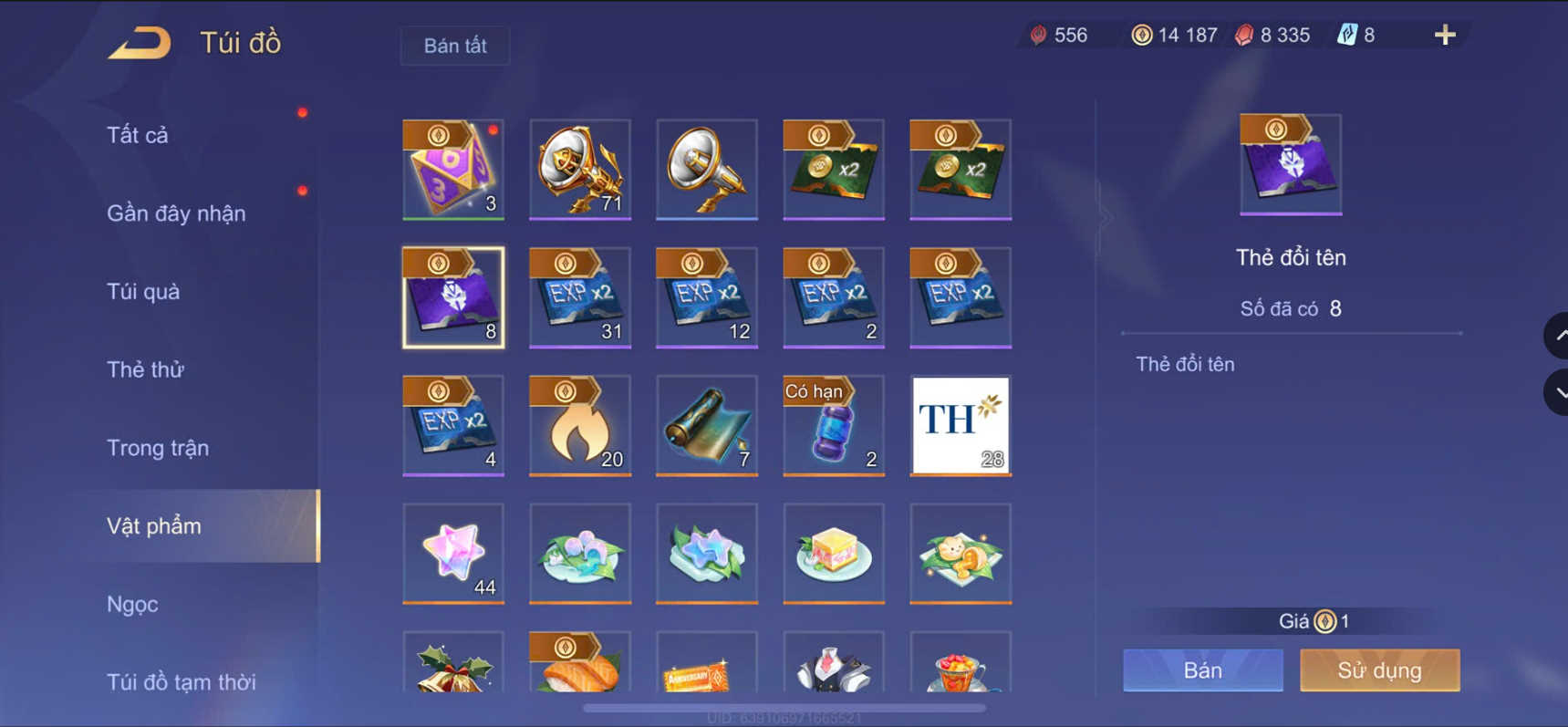Select the second megaphone item in the grid

click(x=707, y=171)
